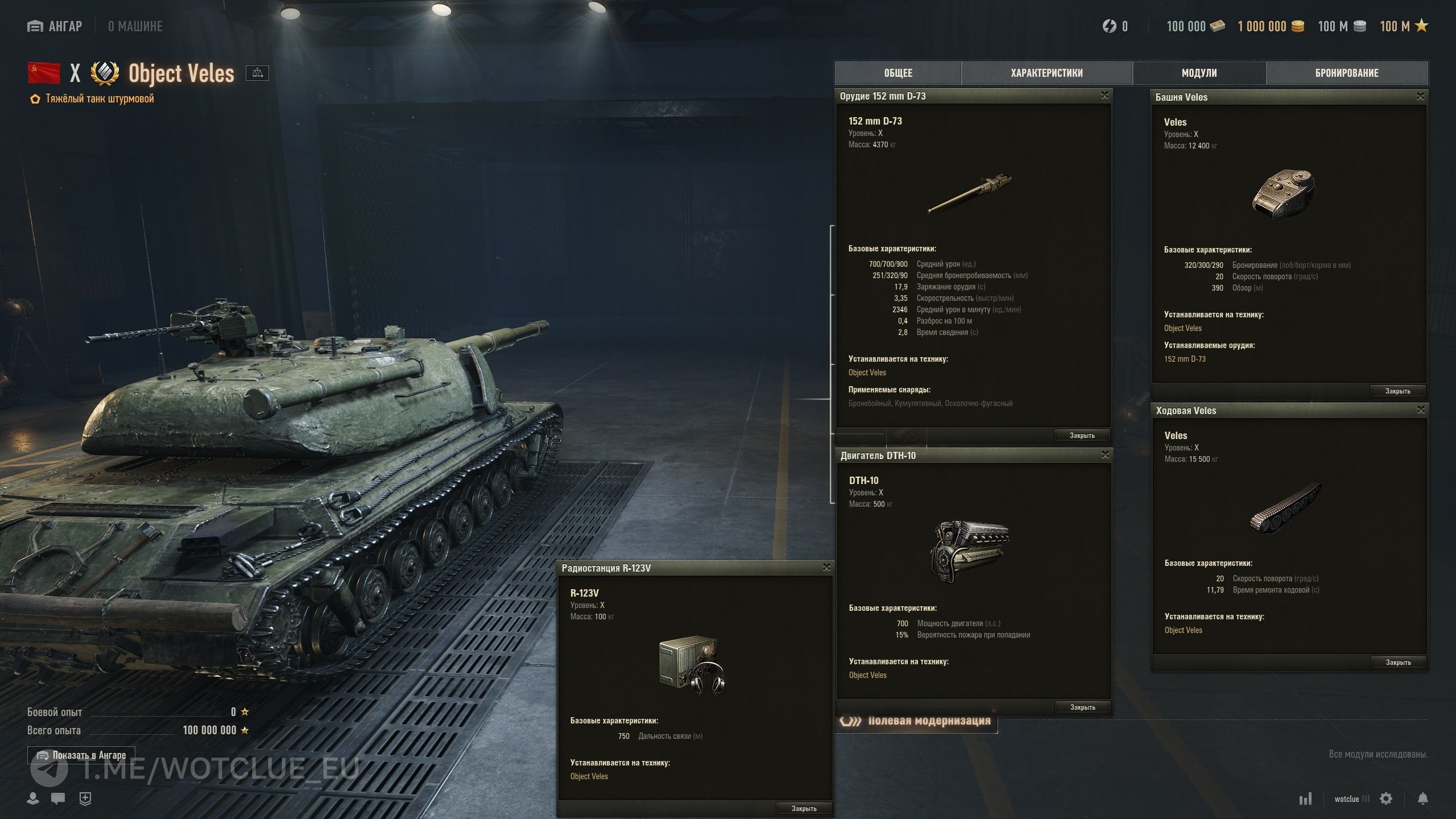The height and width of the screenshot is (819, 1456).
Task: Close the Двигатель DTH-10 window with X
Action: click(1105, 454)
